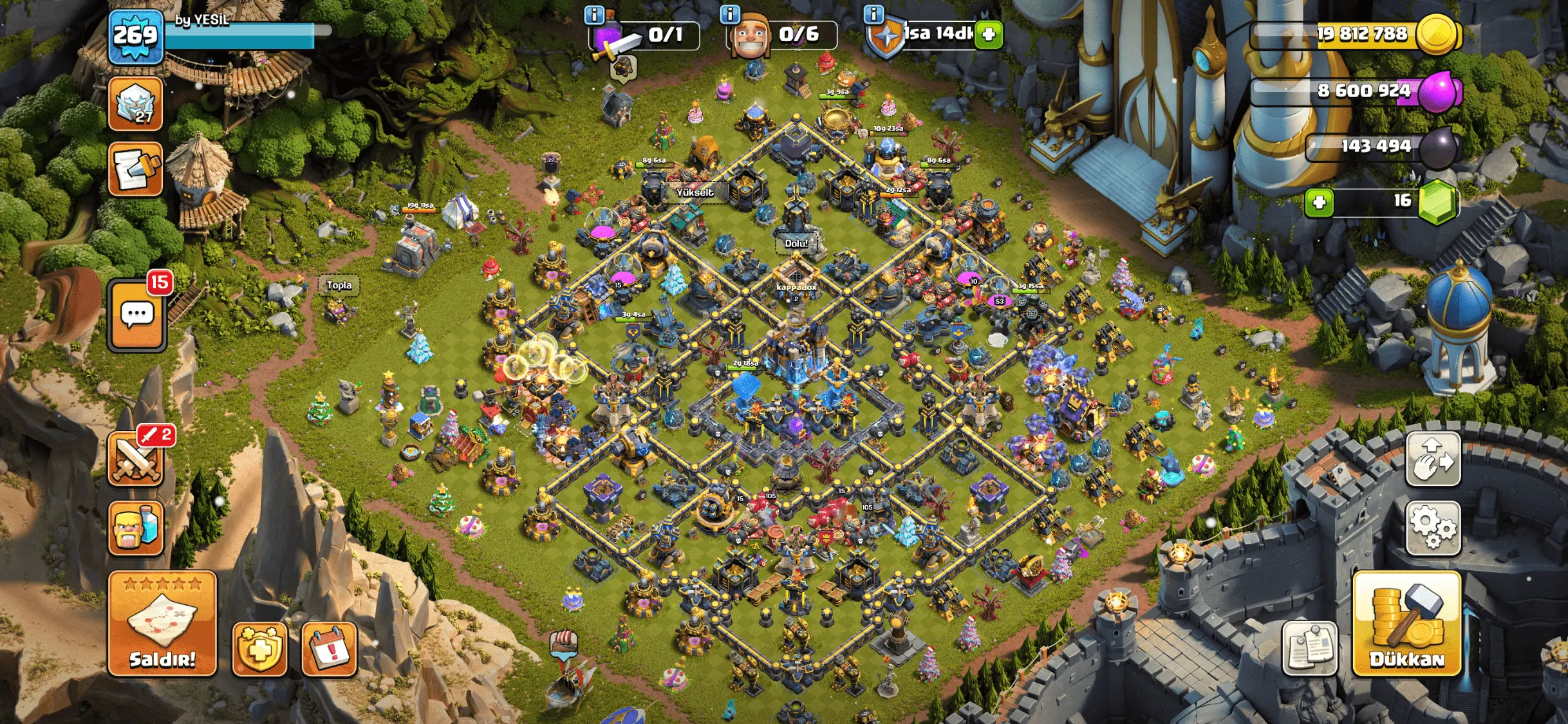Screen dimensions: 1568x724
Task: View the crossed swords war events
Action: pyautogui.click(x=136, y=459)
